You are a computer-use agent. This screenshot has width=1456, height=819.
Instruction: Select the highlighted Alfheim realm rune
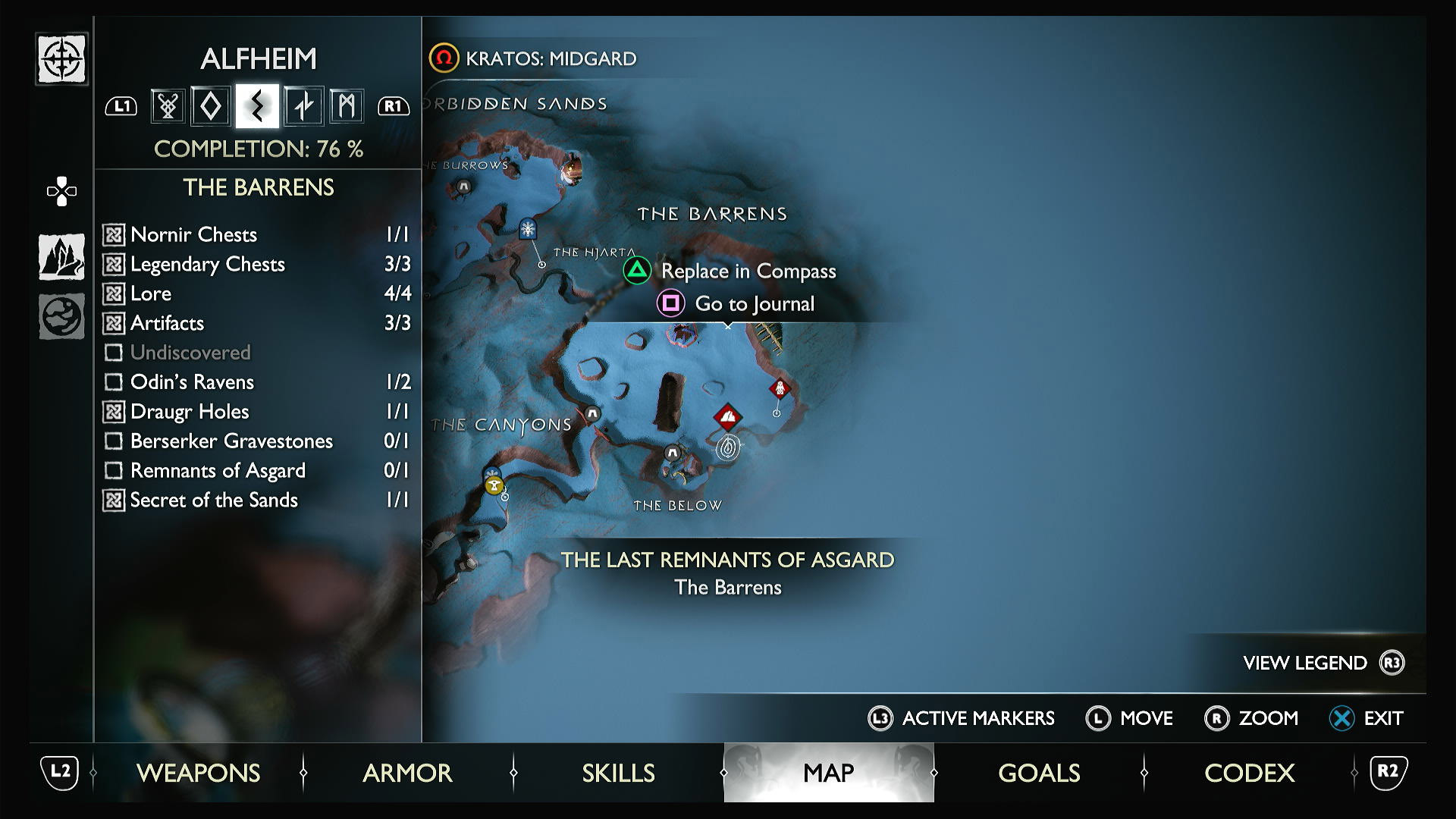[257, 105]
